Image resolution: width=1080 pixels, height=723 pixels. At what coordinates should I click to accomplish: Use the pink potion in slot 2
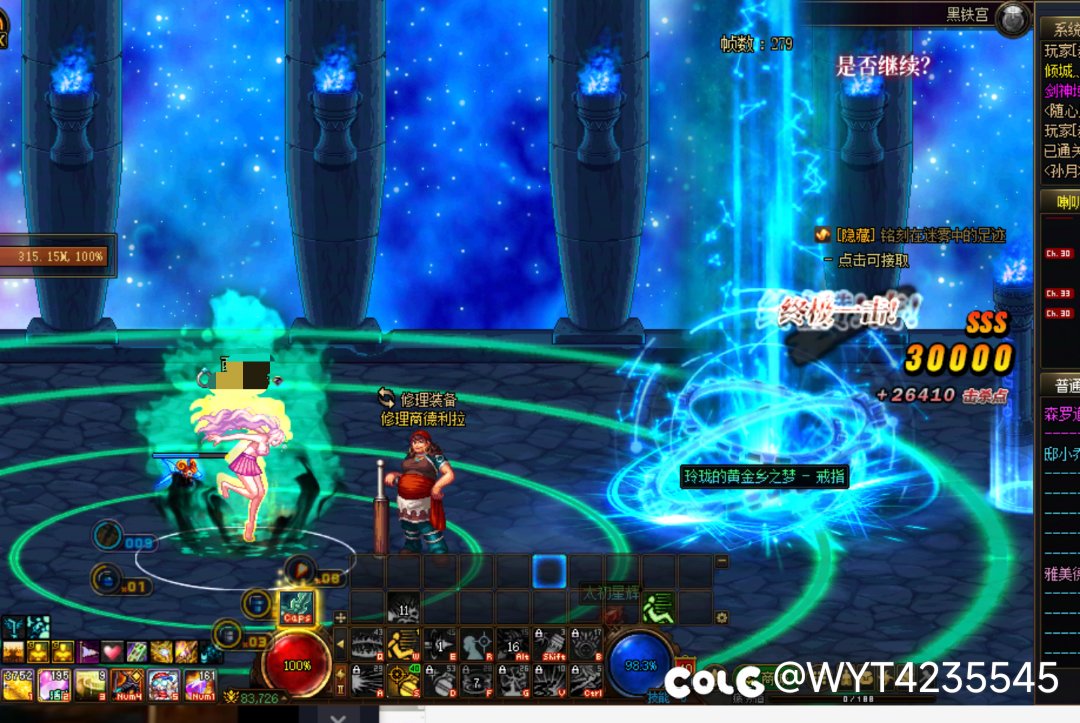point(54,685)
